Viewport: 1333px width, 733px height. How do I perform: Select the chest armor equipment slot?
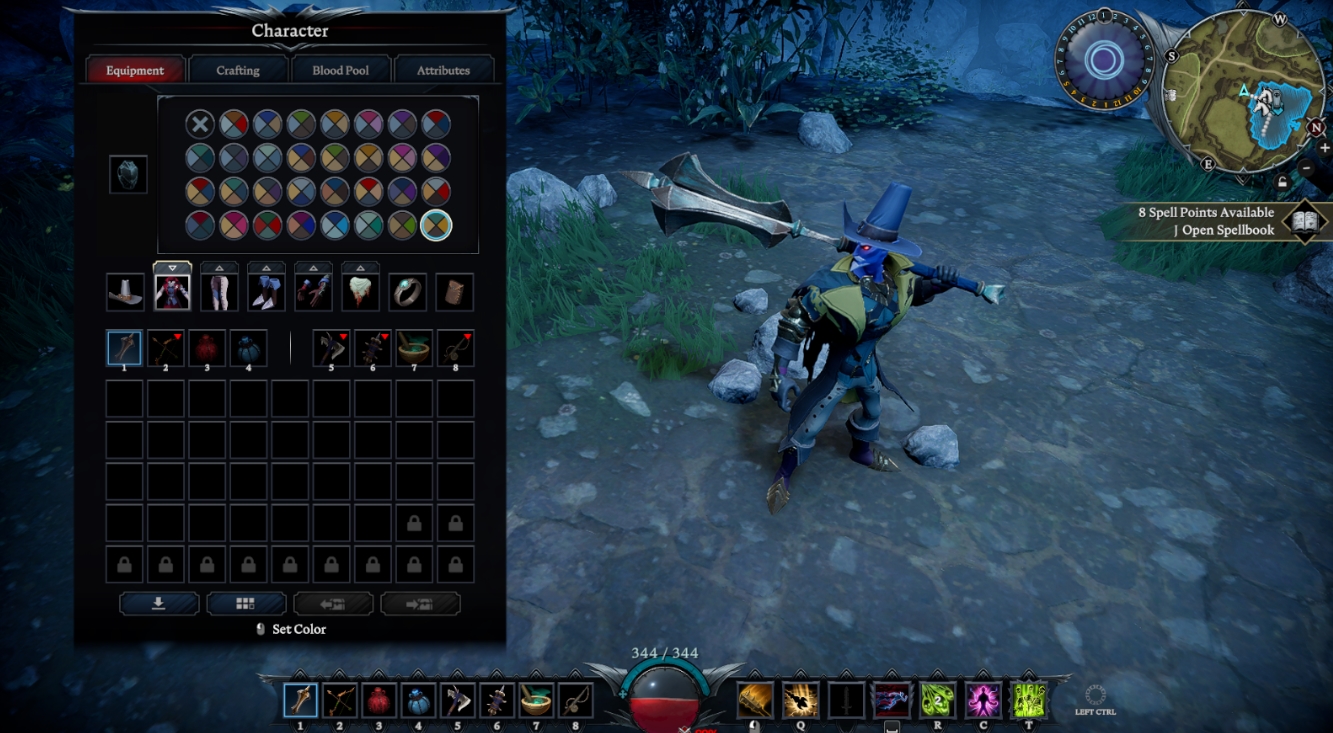[x=172, y=292]
